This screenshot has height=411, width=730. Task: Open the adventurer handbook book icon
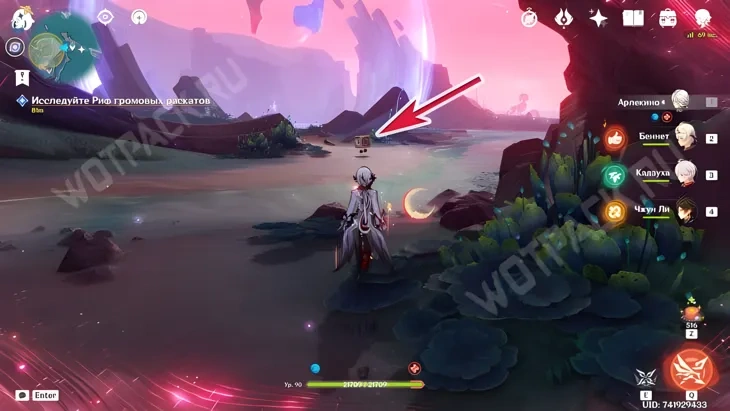coord(634,17)
